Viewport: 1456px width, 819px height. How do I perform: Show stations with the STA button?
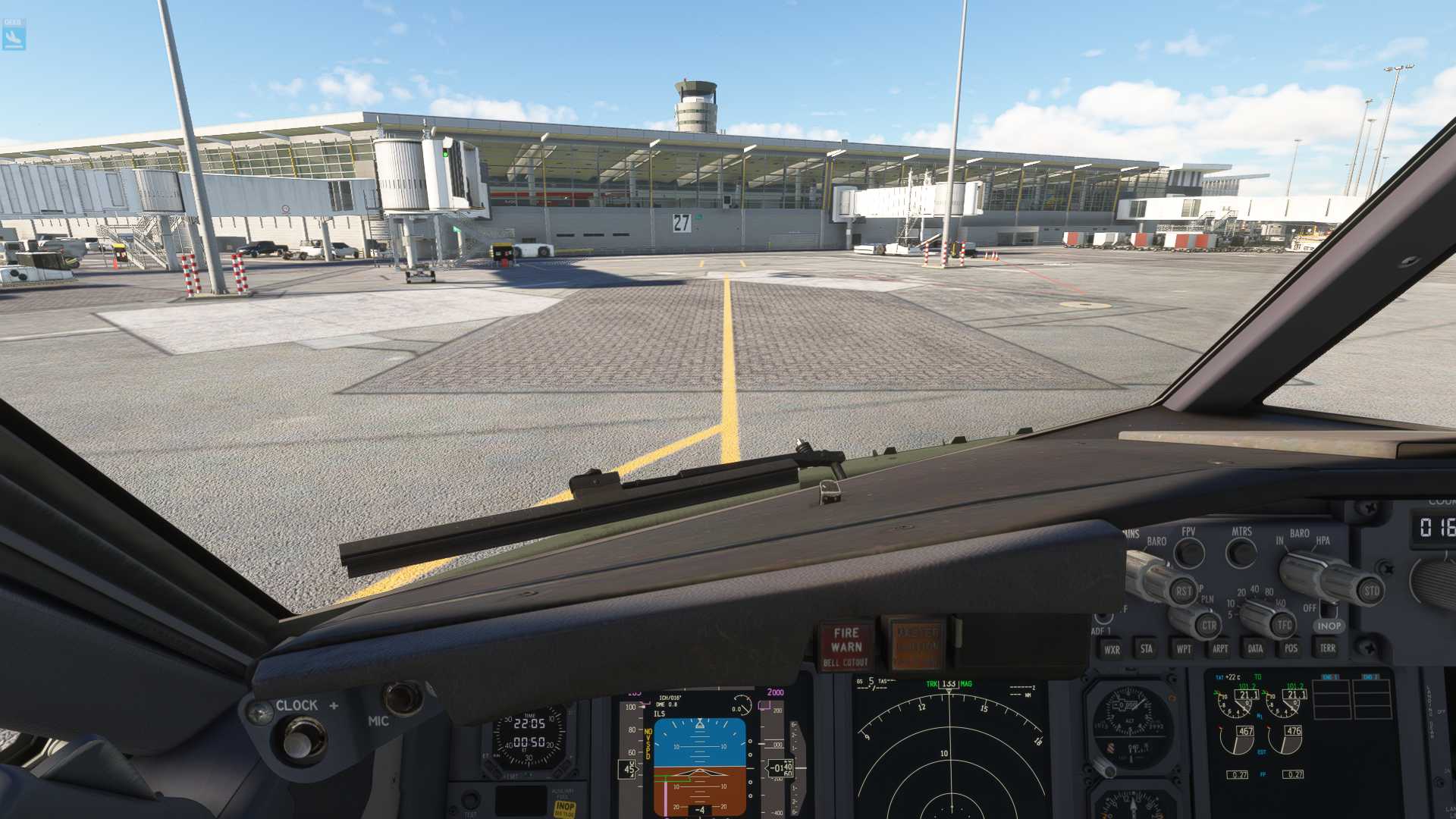1147,648
